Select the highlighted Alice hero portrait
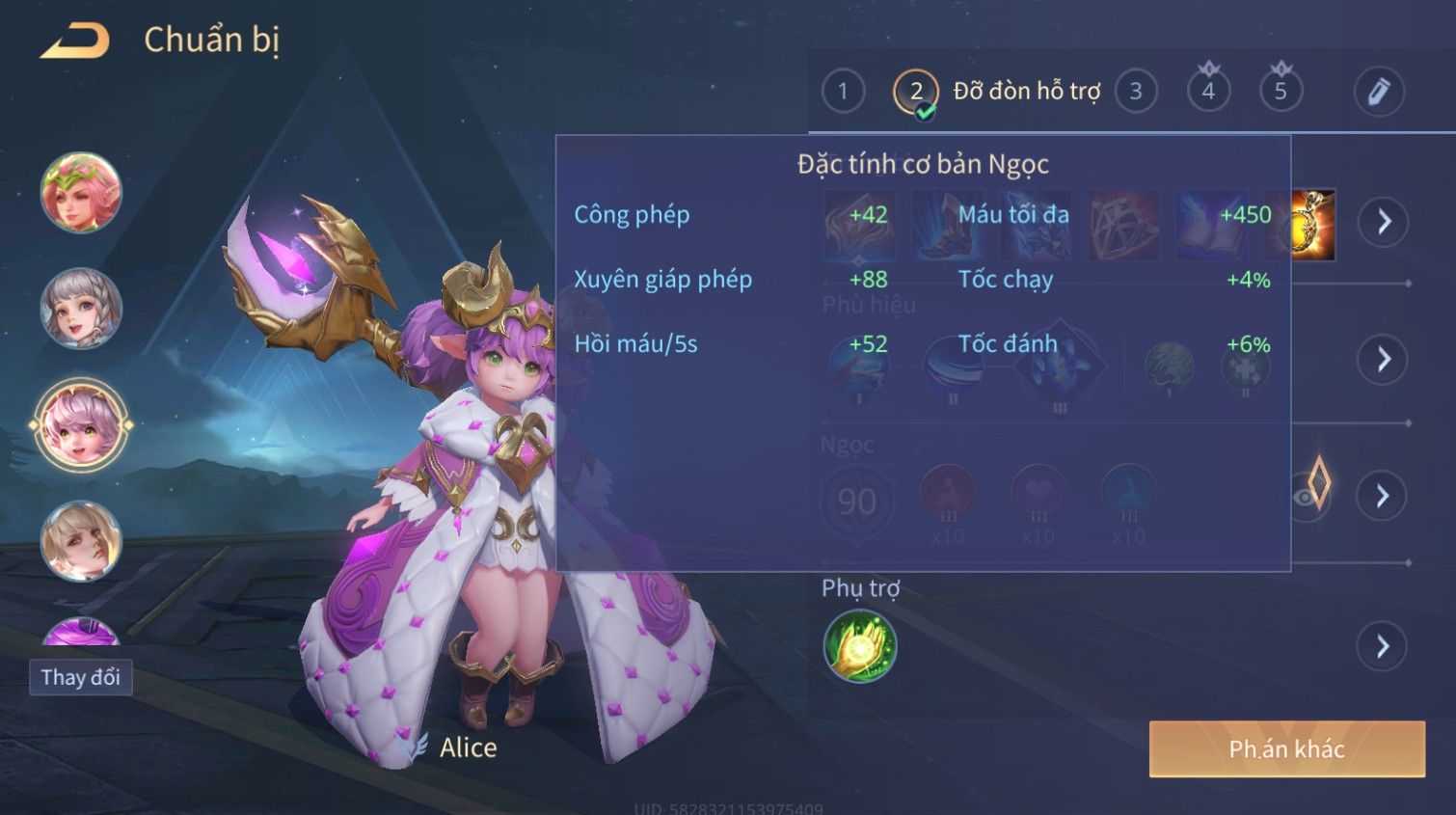The image size is (1456, 815). click(81, 424)
